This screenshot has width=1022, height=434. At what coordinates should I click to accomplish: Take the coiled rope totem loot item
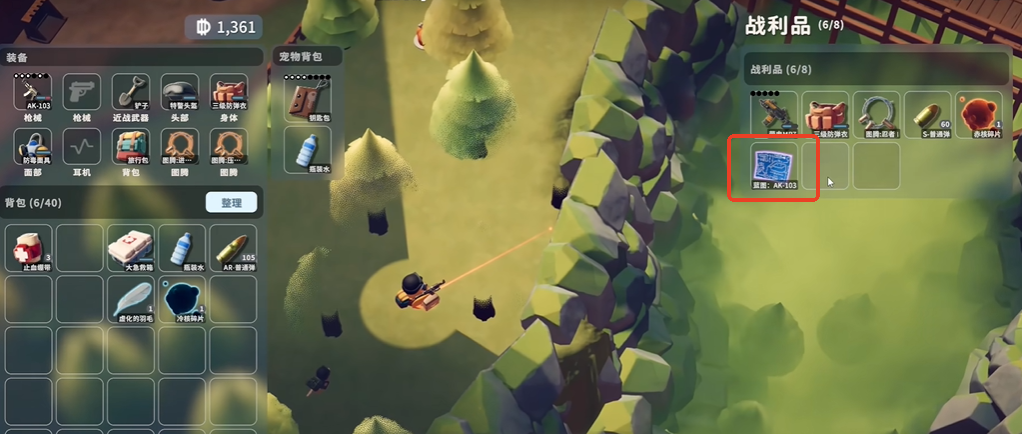click(876, 114)
